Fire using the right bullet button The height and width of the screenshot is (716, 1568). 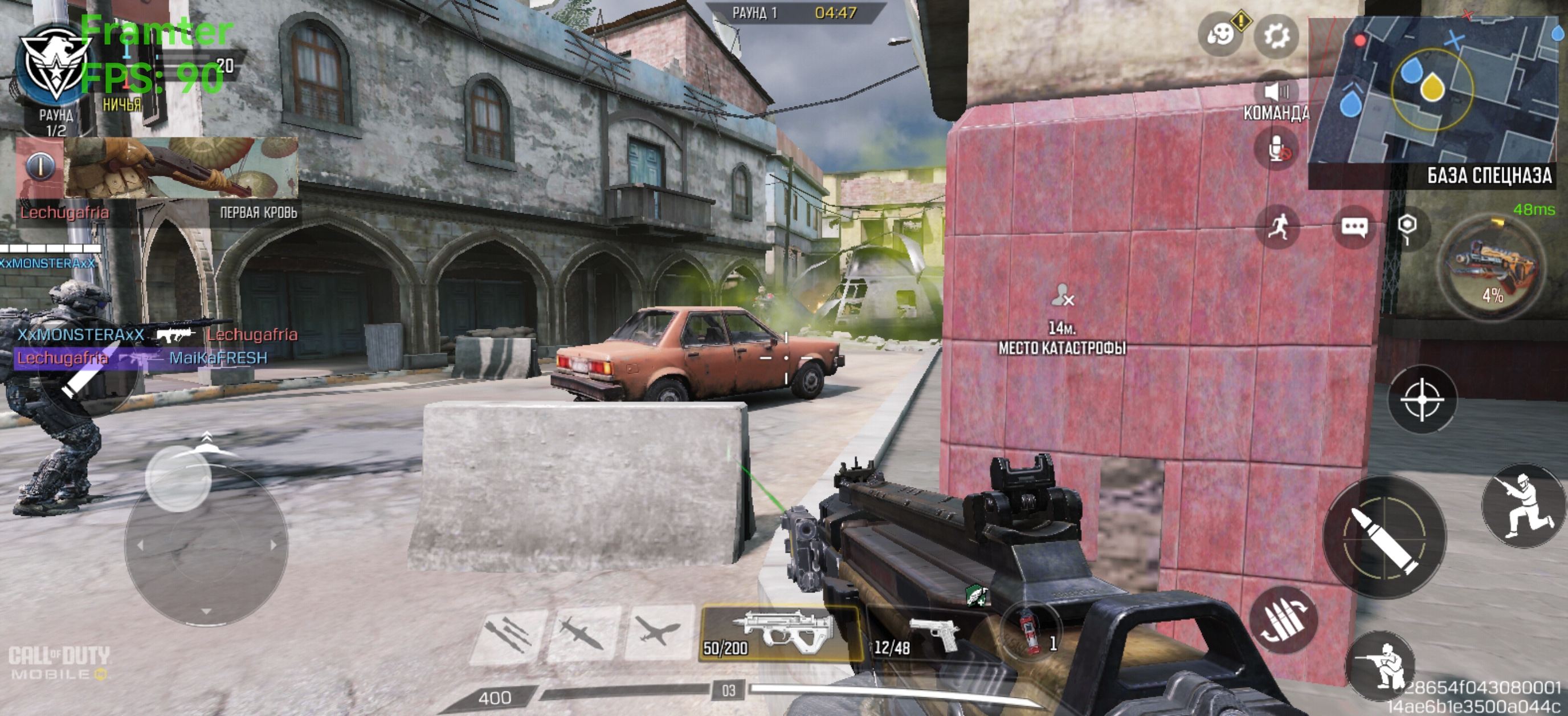[1384, 538]
